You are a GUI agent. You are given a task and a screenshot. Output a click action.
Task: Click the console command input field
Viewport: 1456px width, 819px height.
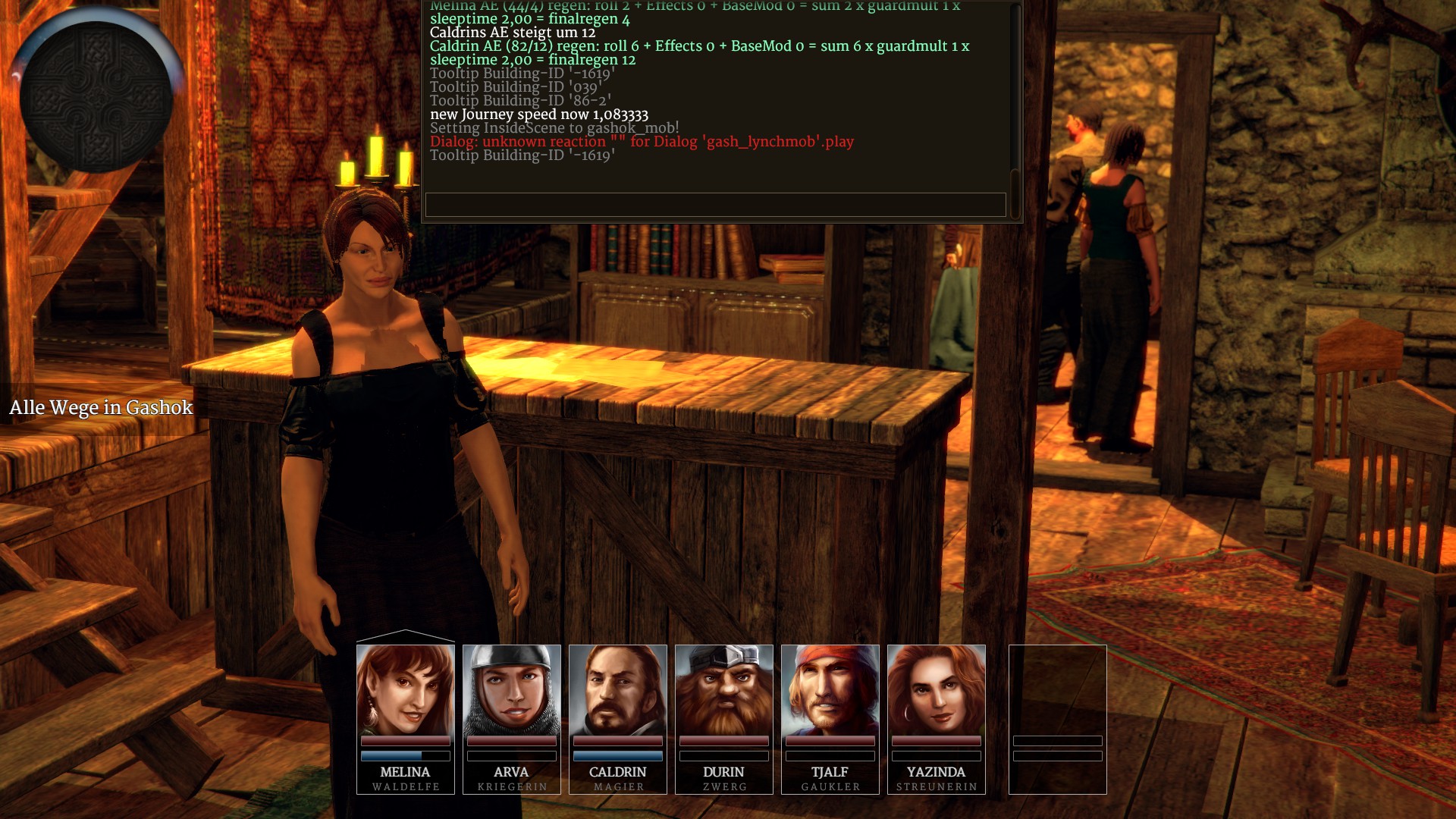point(715,204)
